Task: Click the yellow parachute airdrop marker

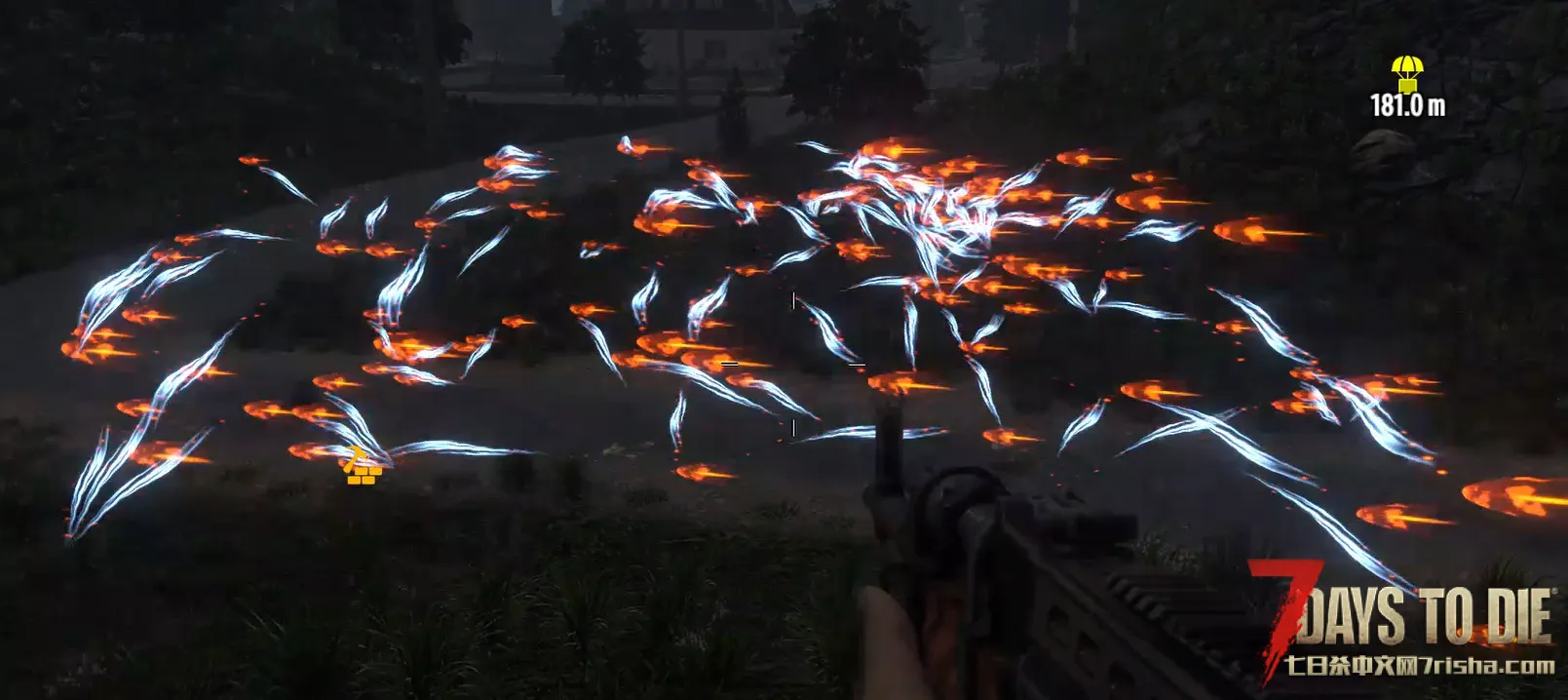Action: coord(1406,73)
